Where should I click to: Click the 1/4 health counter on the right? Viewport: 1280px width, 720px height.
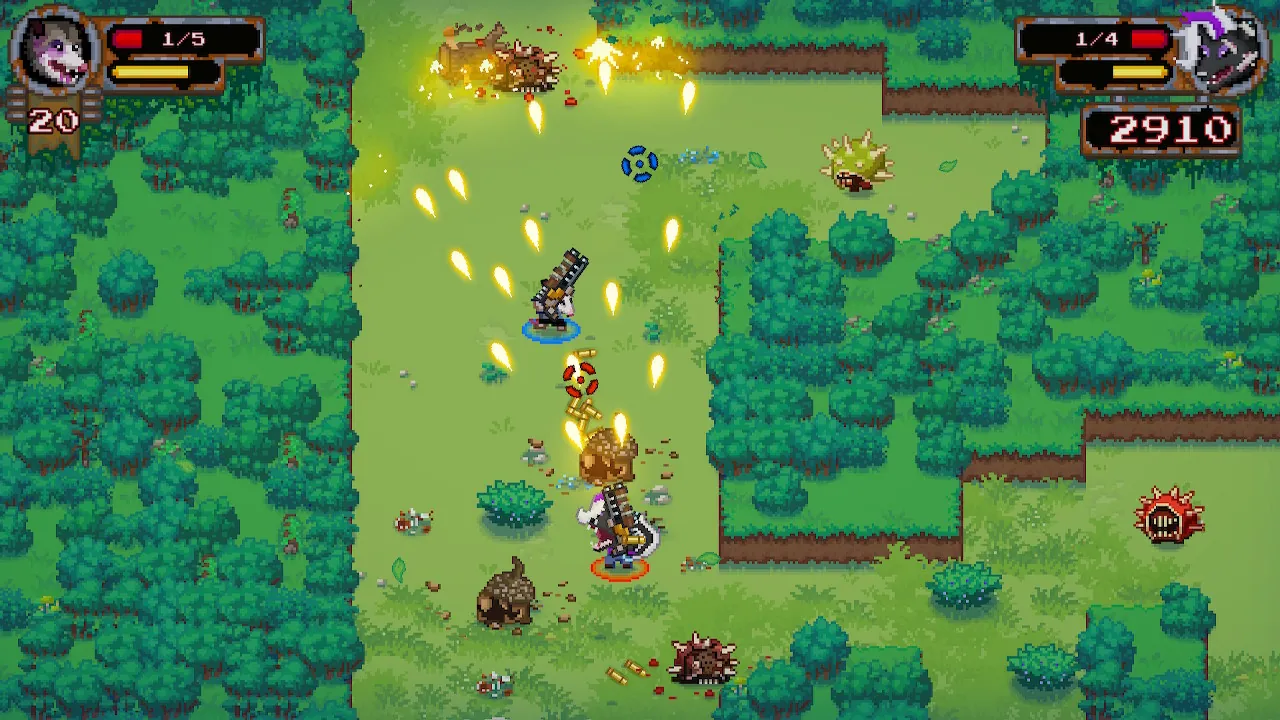click(x=1095, y=41)
